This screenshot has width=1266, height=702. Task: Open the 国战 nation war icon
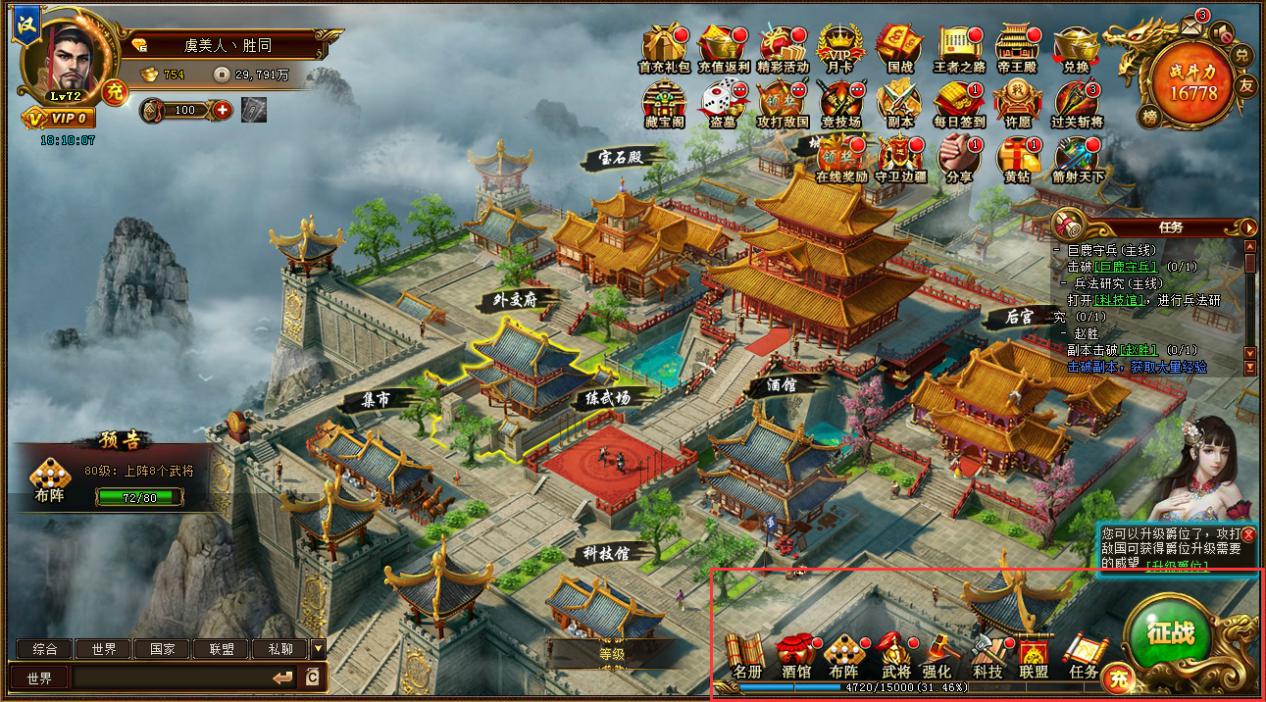899,47
